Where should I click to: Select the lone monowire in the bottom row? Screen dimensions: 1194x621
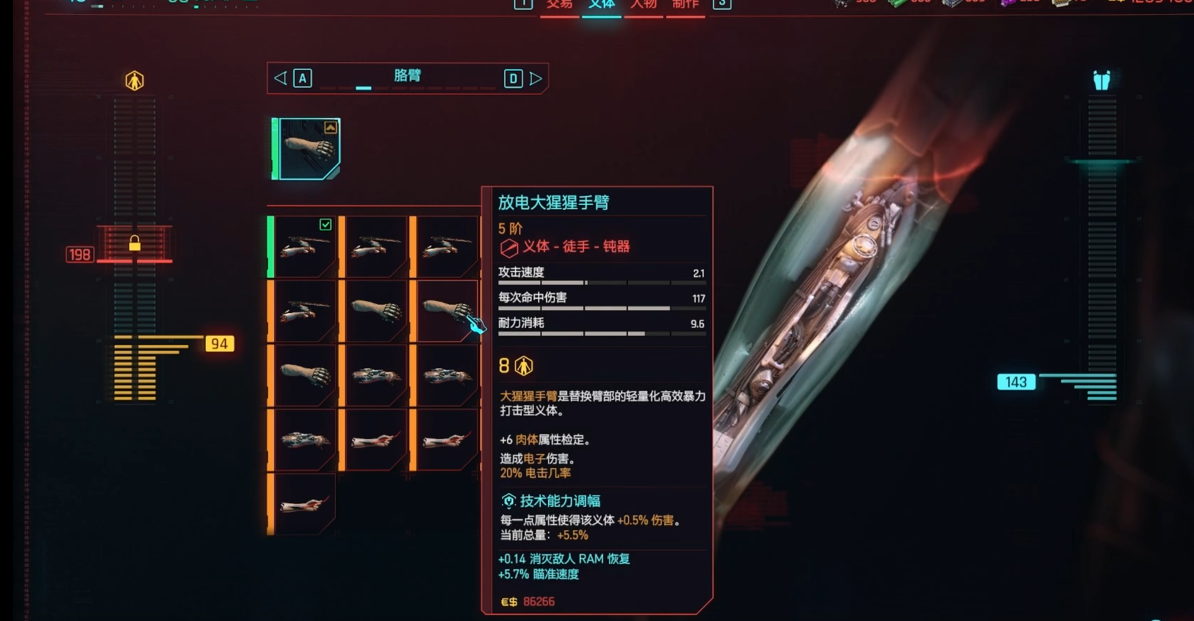[x=304, y=503]
